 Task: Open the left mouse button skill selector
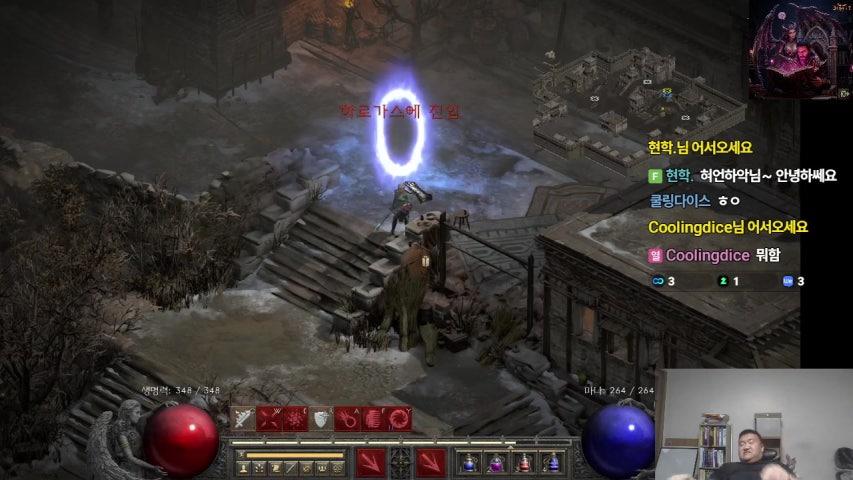[371, 462]
